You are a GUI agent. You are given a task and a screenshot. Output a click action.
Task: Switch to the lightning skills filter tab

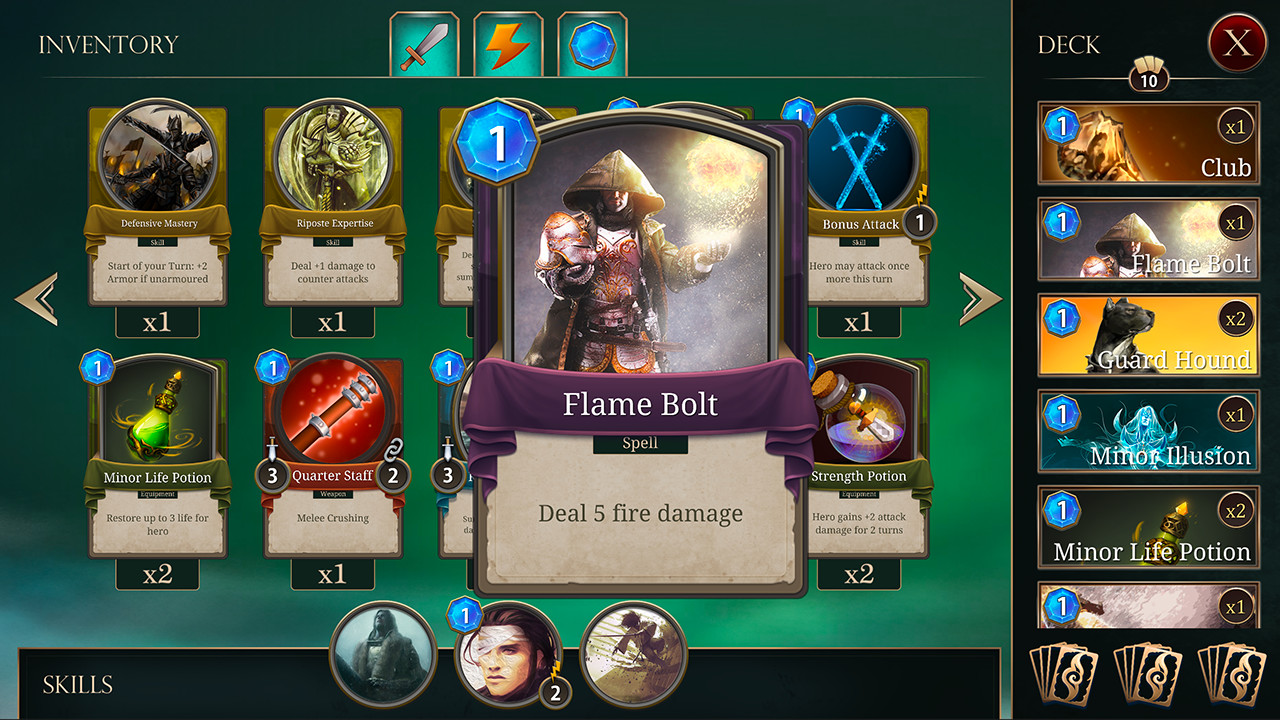(x=508, y=43)
